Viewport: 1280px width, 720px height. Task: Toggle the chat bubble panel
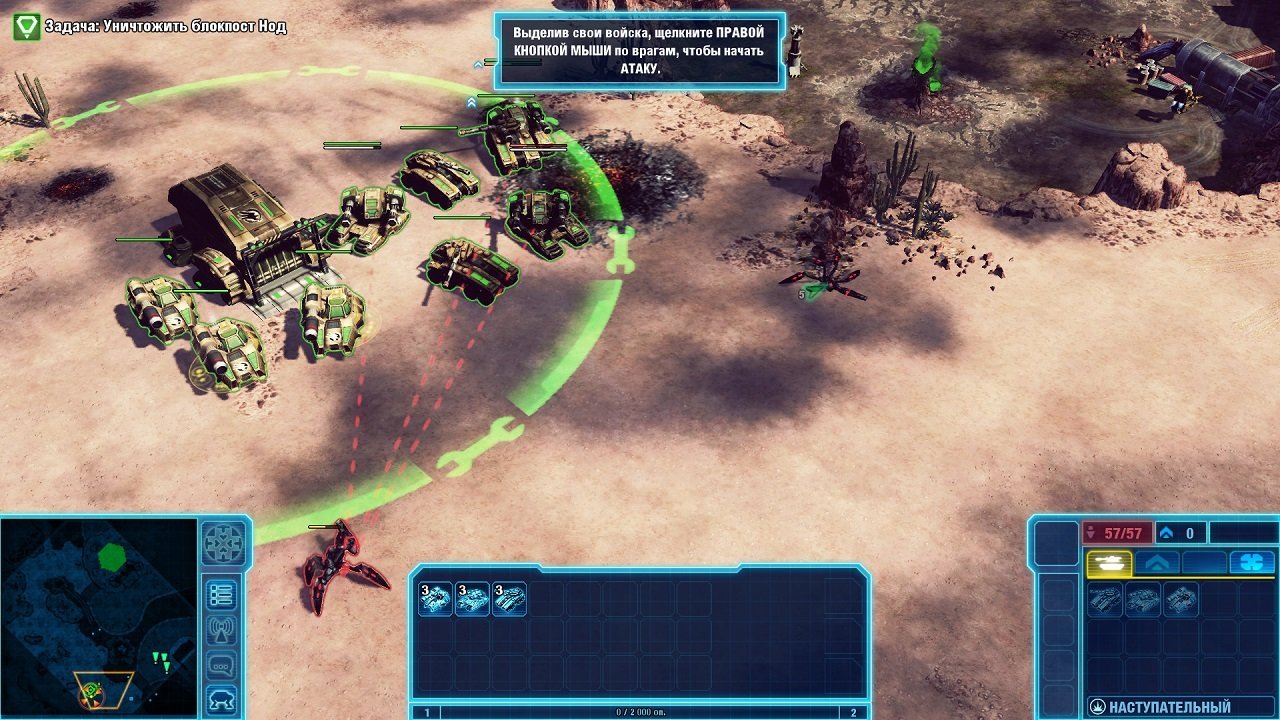tap(221, 661)
